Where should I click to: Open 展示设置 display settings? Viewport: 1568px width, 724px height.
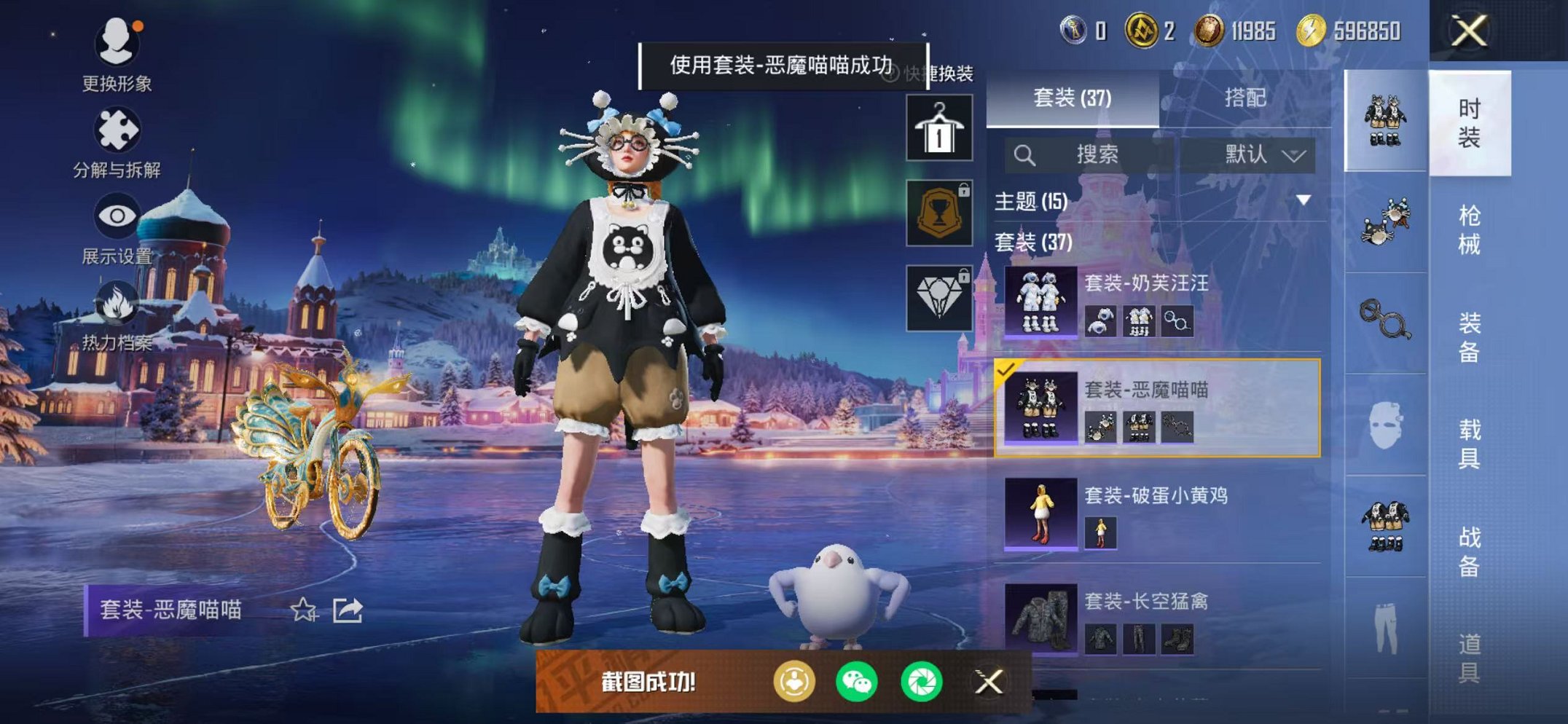[117, 228]
